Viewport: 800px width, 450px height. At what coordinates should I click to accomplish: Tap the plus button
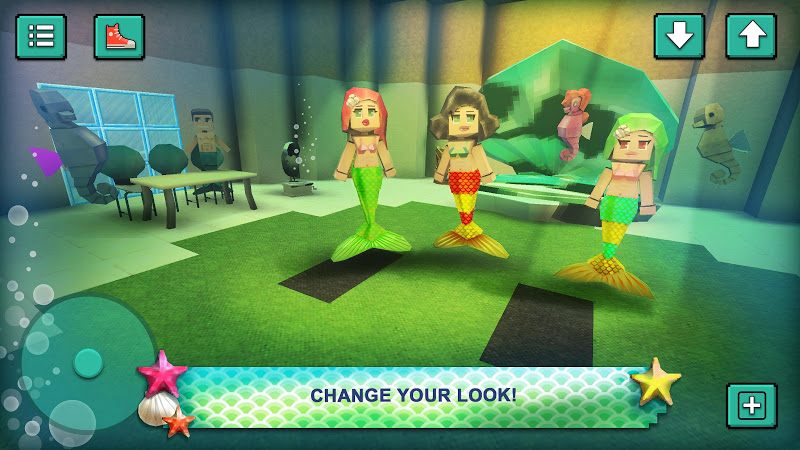[751, 405]
